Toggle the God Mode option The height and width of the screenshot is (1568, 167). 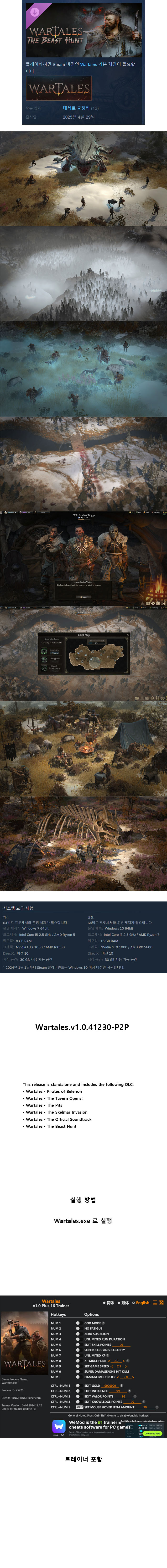78,1323
